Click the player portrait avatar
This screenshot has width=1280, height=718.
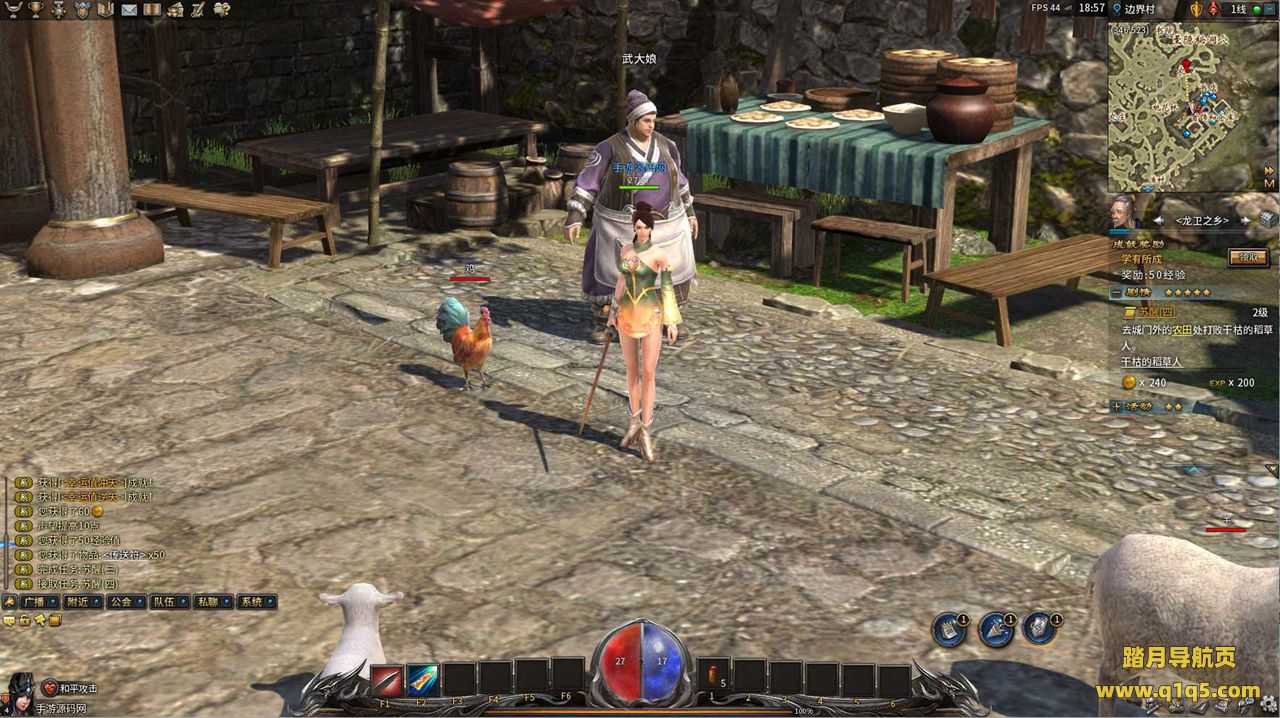18,691
